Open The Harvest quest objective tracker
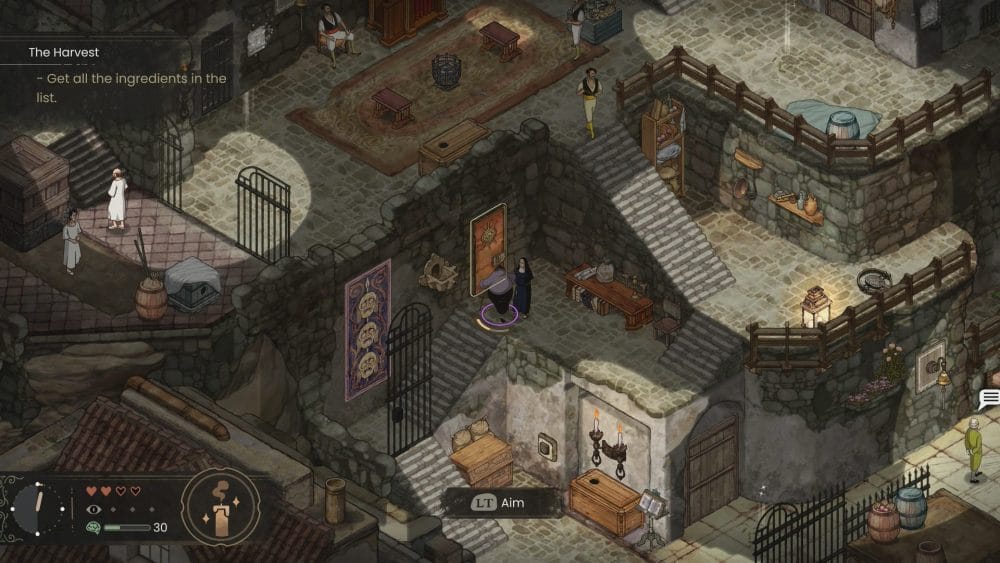The image size is (1000, 563). pos(64,52)
